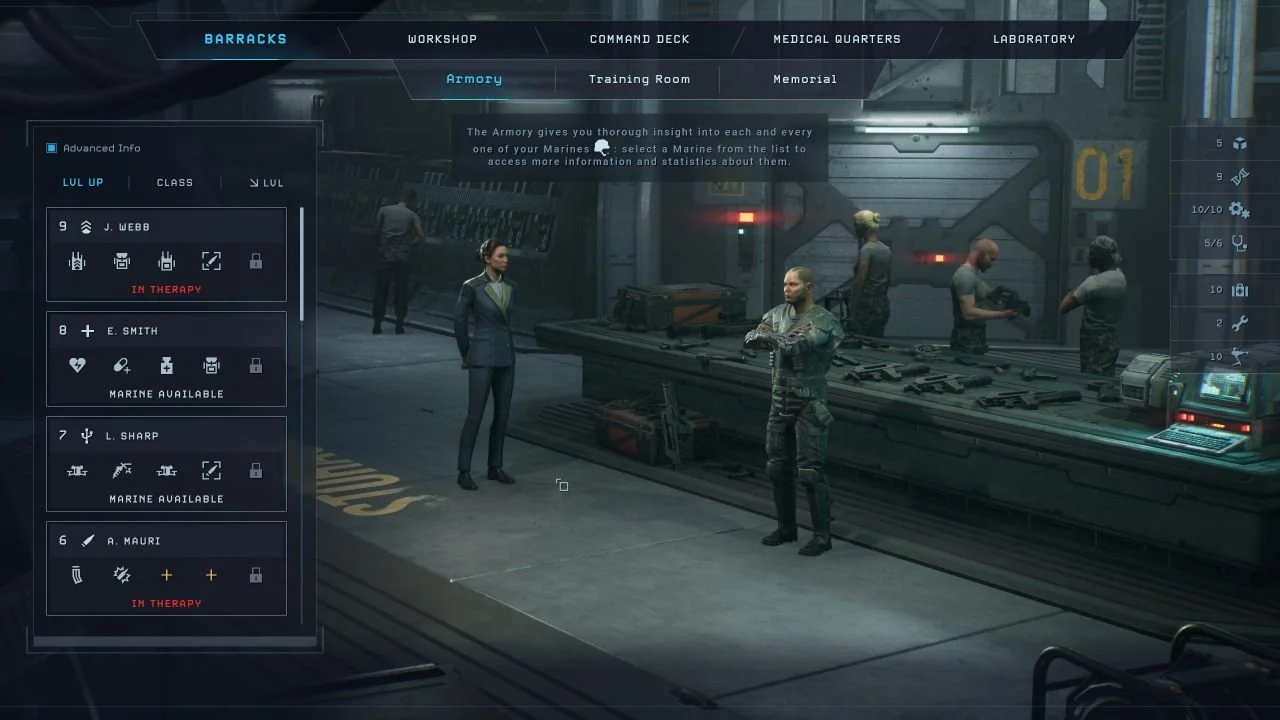The image size is (1280, 720).
Task: Open the Training Room sub-tab
Action: pyautogui.click(x=639, y=79)
